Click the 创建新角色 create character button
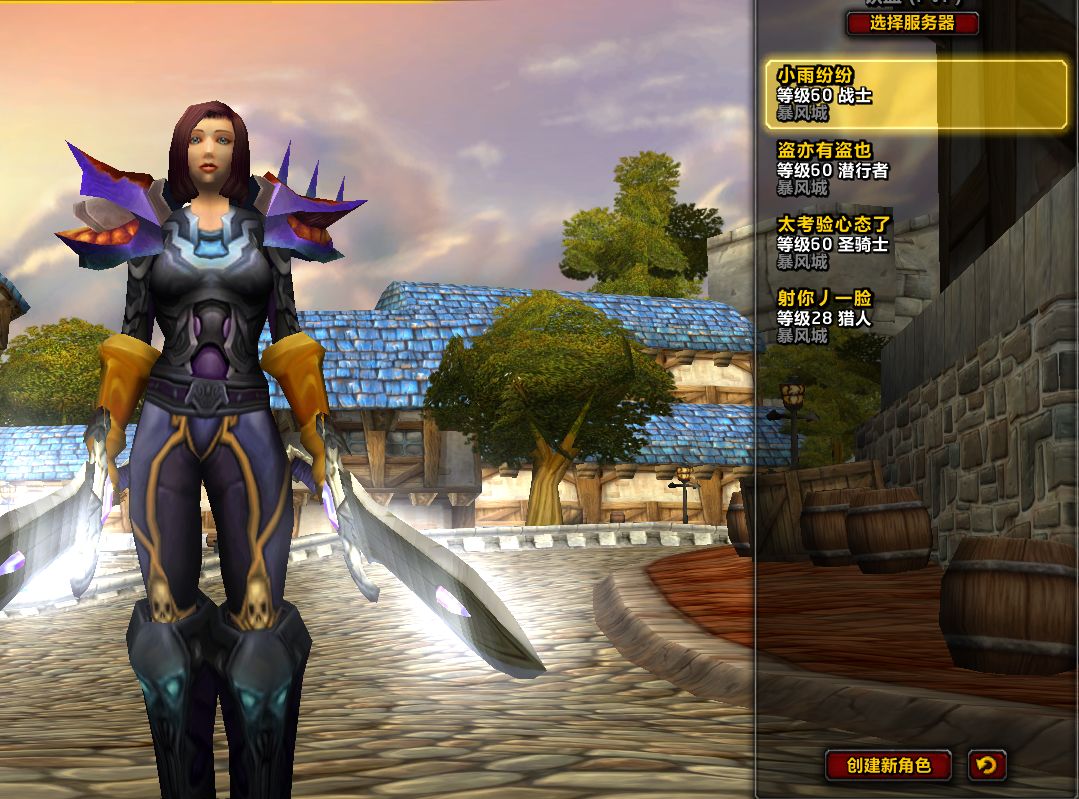The height and width of the screenshot is (799, 1079). tap(888, 766)
